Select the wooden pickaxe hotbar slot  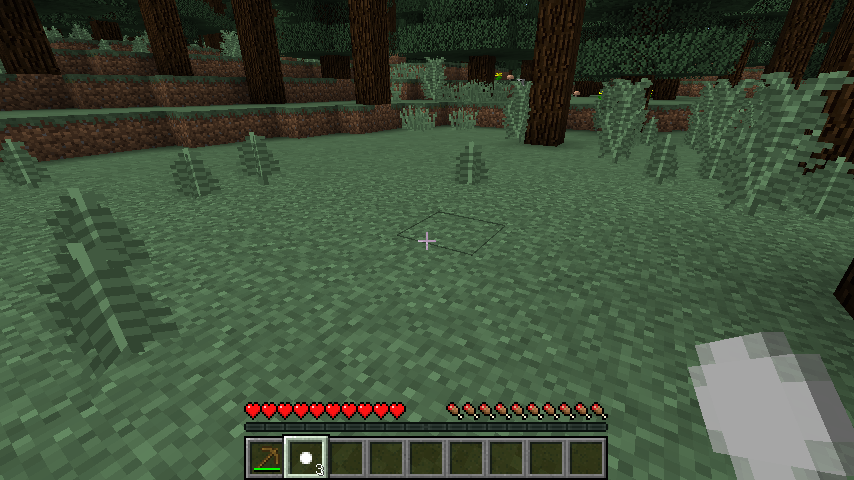pyautogui.click(x=266, y=458)
